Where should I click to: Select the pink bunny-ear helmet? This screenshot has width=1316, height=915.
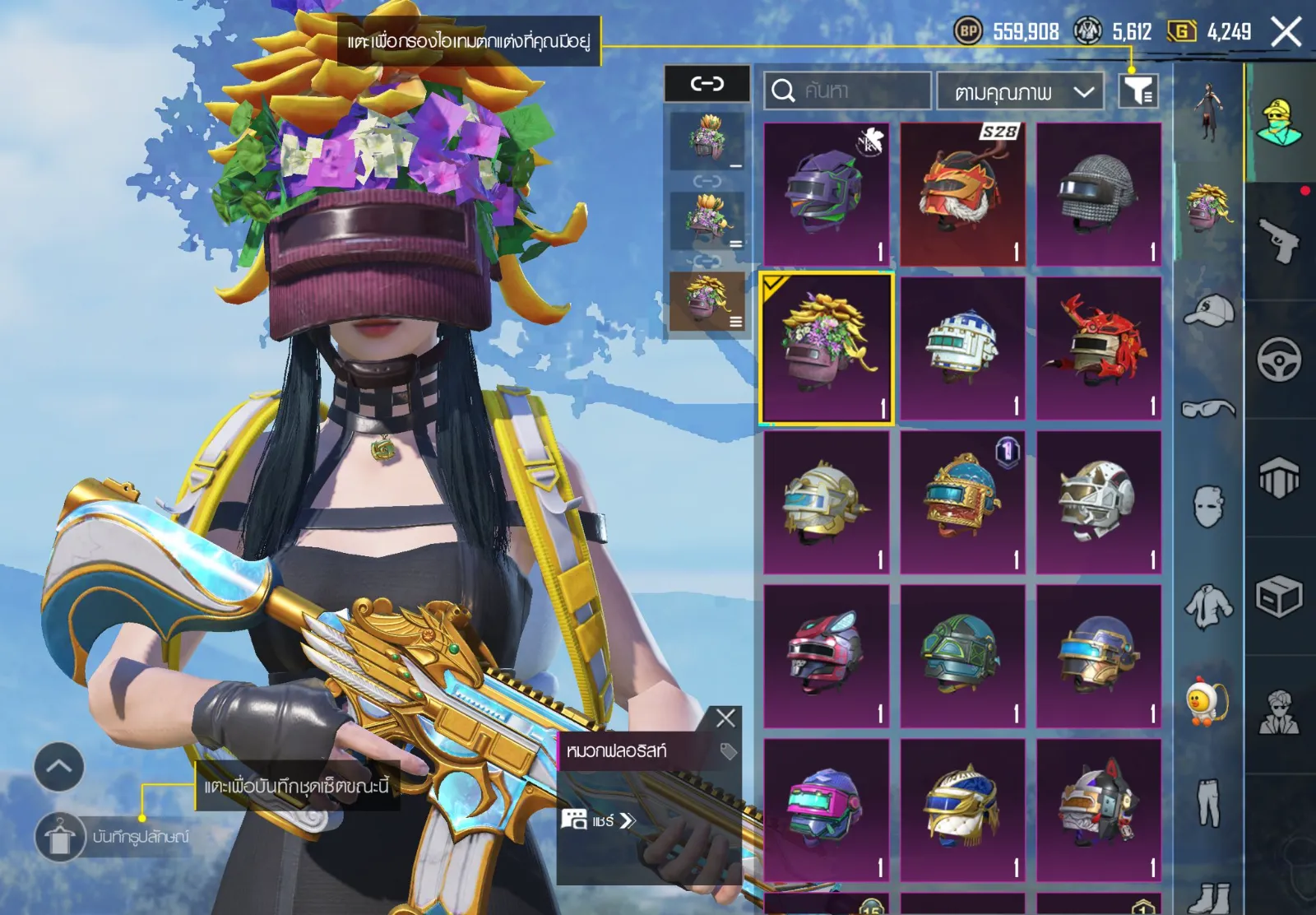pos(826,657)
